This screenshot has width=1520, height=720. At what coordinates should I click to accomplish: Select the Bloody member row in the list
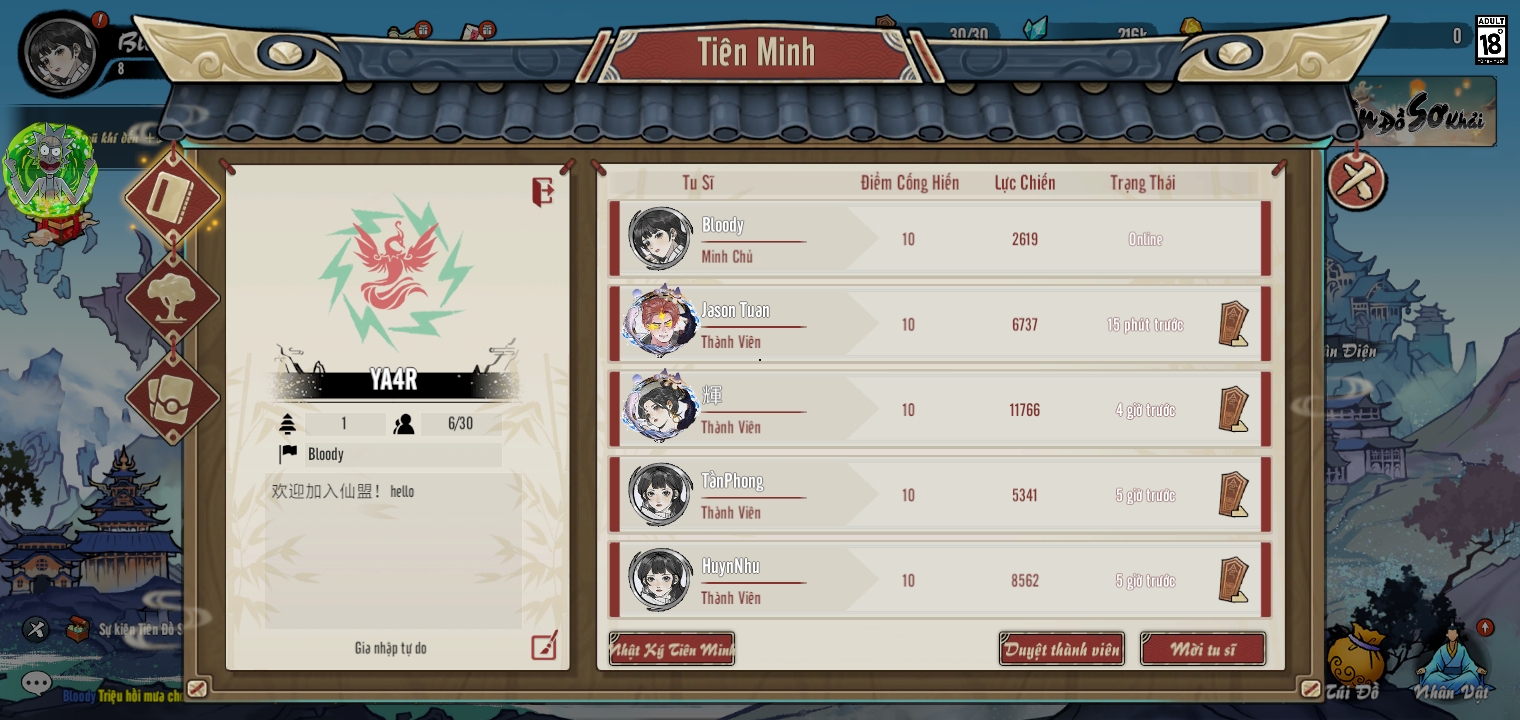click(938, 238)
